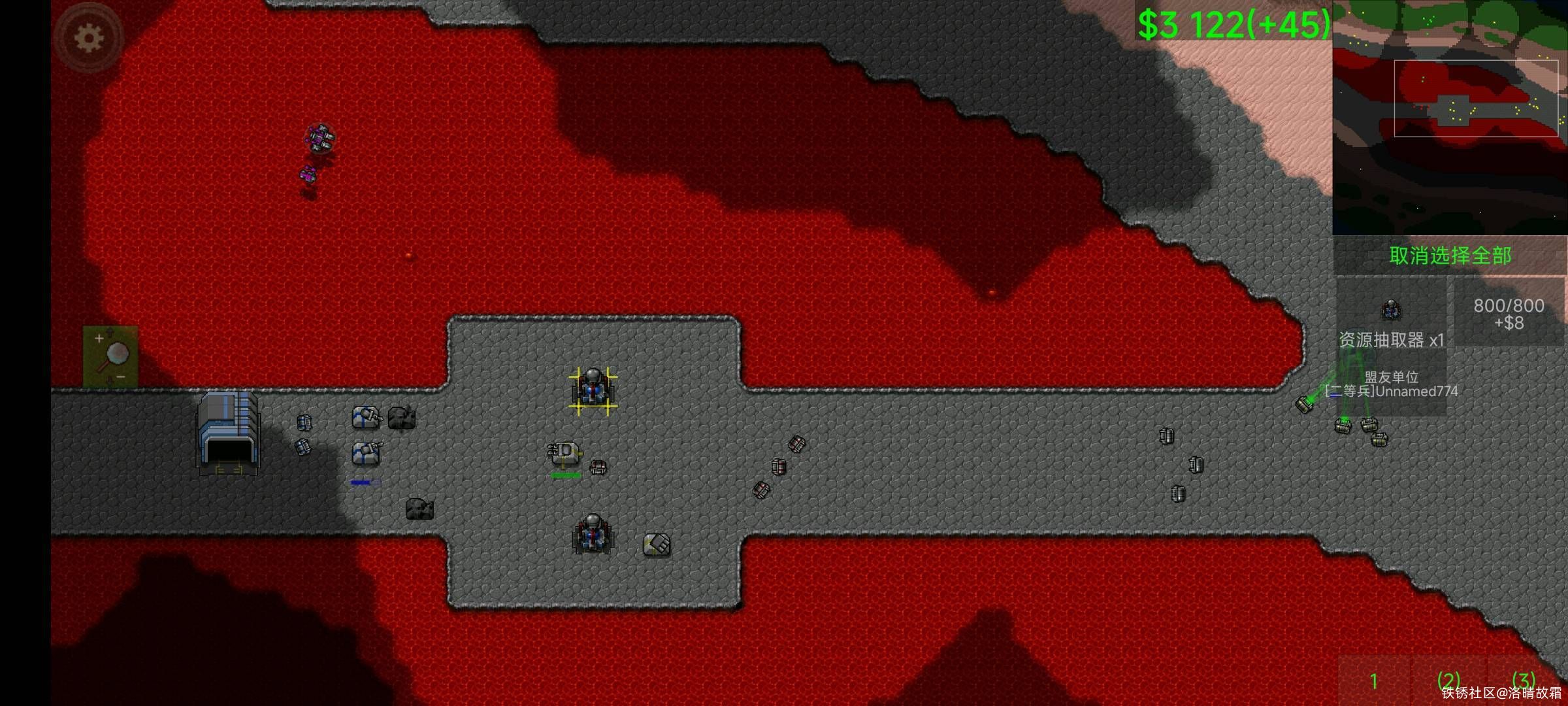This screenshot has height=706, width=1568.
Task: Open the gear settings menu
Action: click(89, 38)
